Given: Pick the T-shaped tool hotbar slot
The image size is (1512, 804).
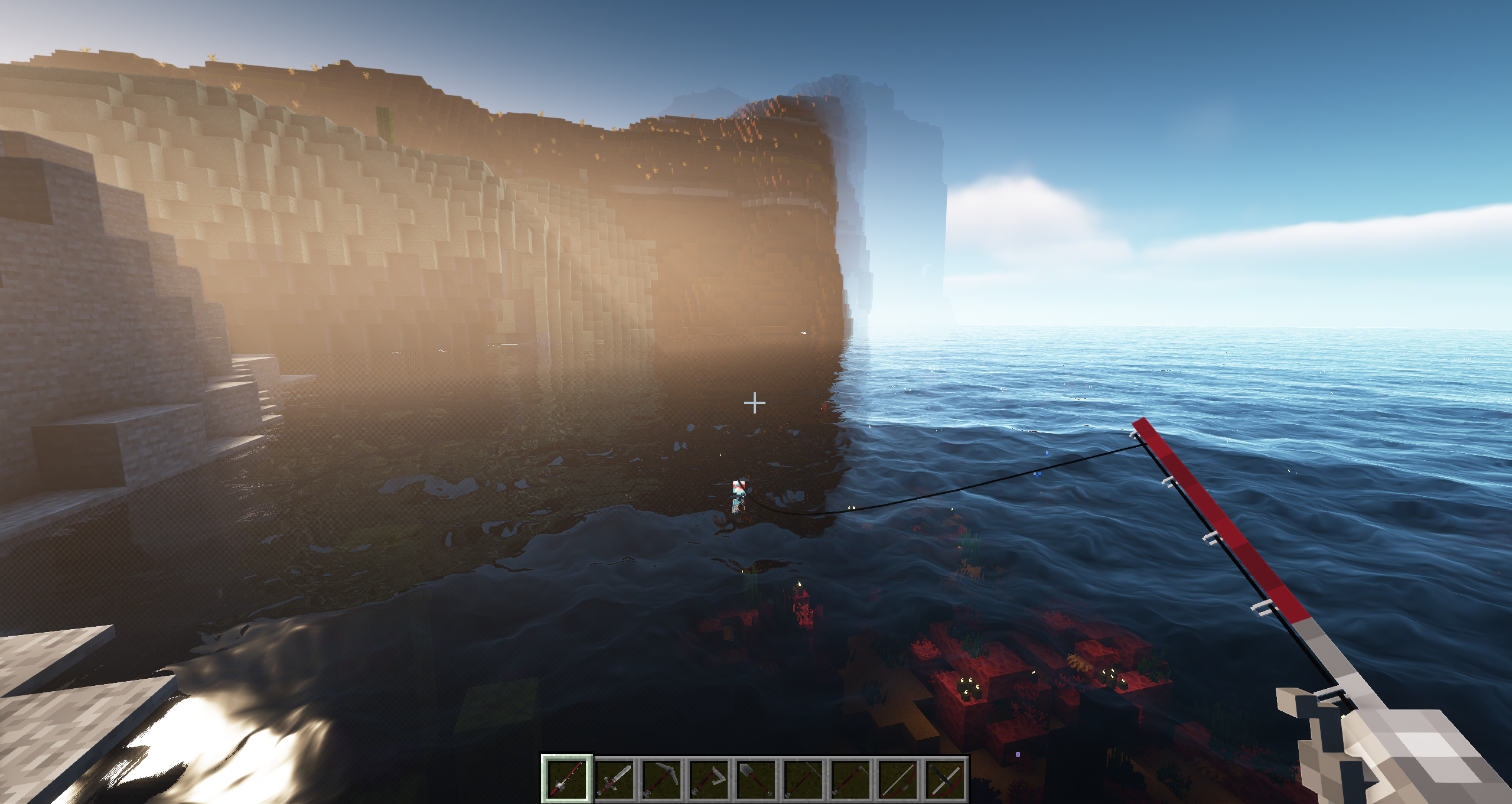Looking at the screenshot, I should (x=804, y=778).
